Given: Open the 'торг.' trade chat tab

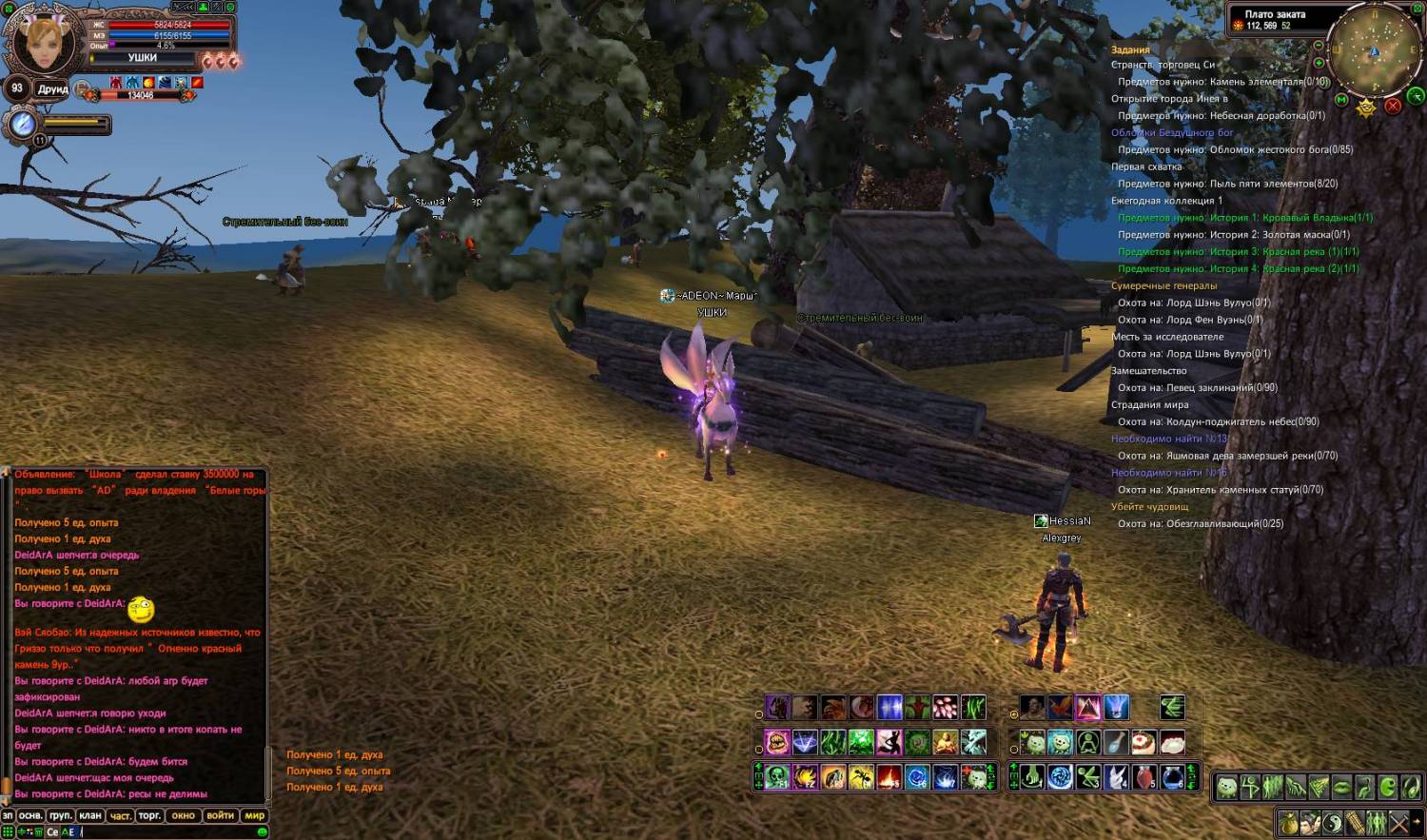Looking at the screenshot, I should pyautogui.click(x=149, y=815).
